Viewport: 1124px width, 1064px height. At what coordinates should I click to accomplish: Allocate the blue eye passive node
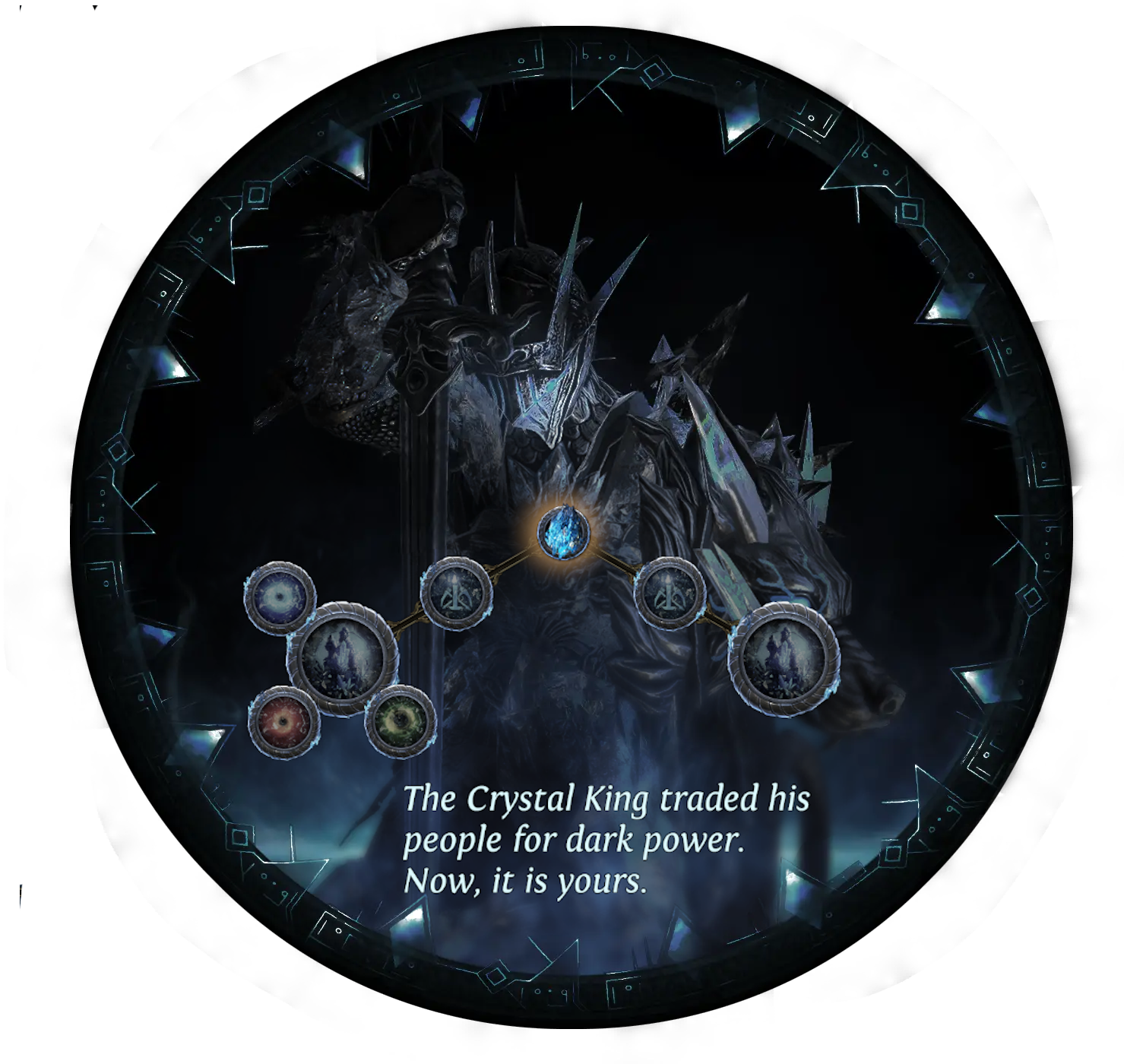pyautogui.click(x=280, y=597)
